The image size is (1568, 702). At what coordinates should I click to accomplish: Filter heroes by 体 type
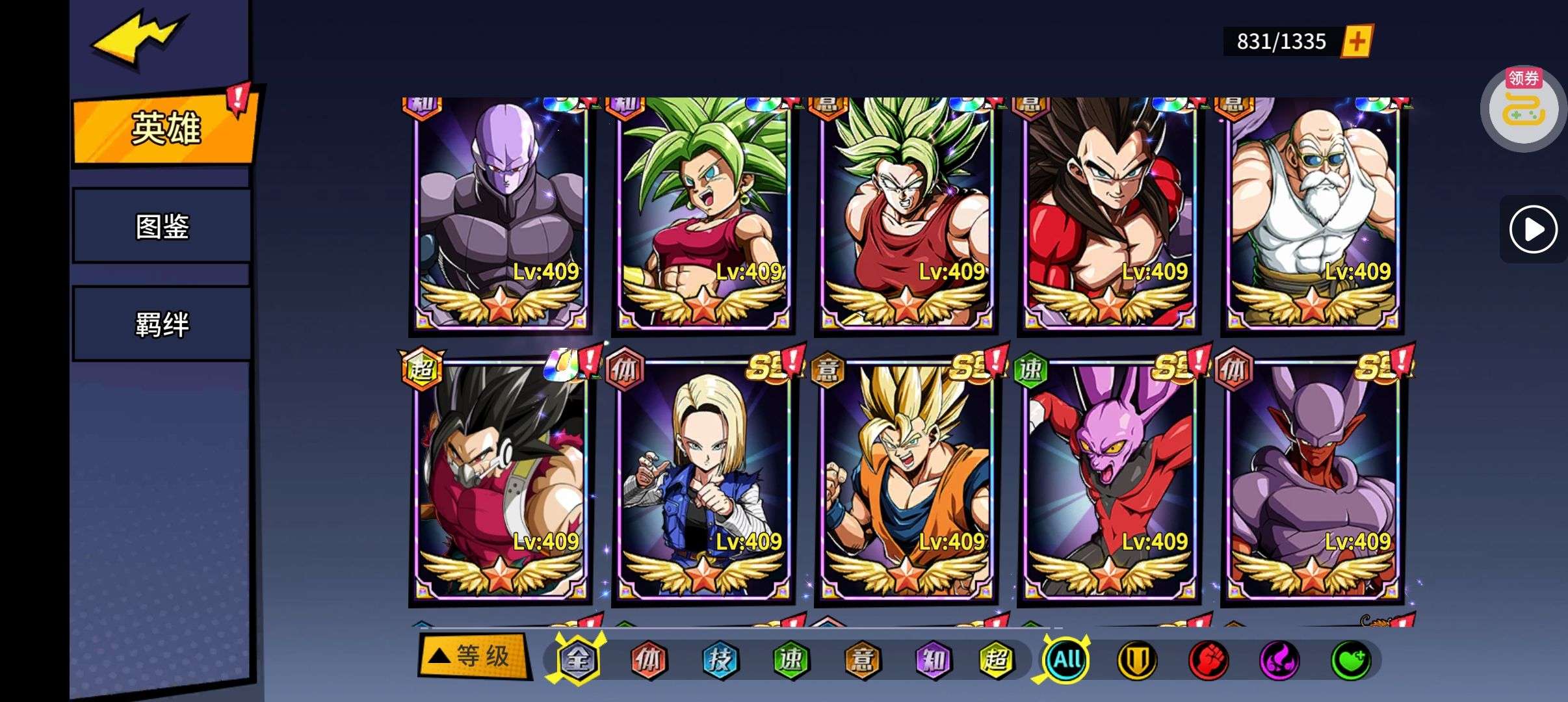[x=649, y=660]
